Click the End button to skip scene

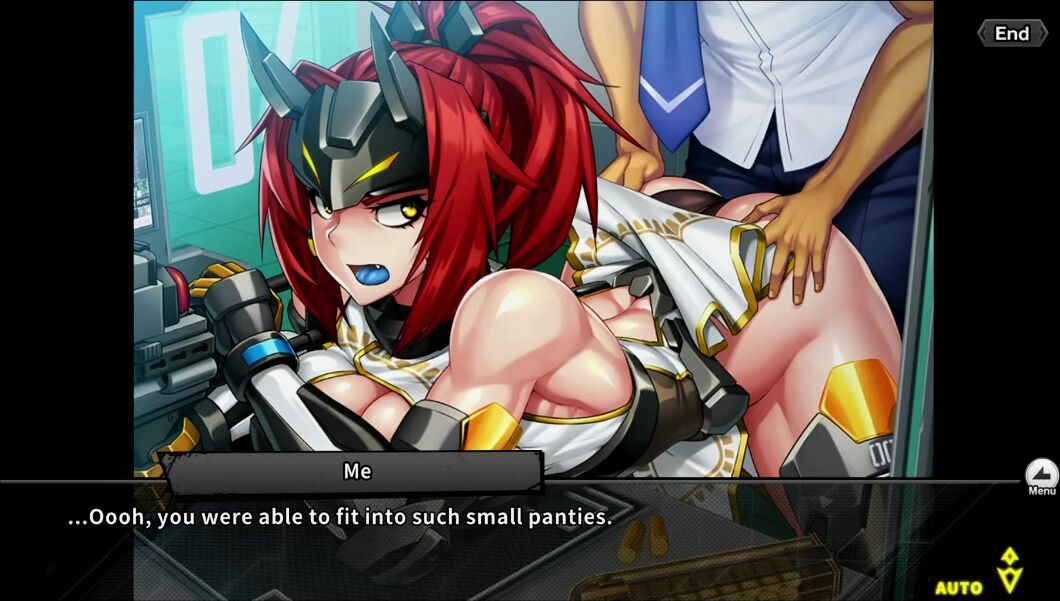[1011, 33]
